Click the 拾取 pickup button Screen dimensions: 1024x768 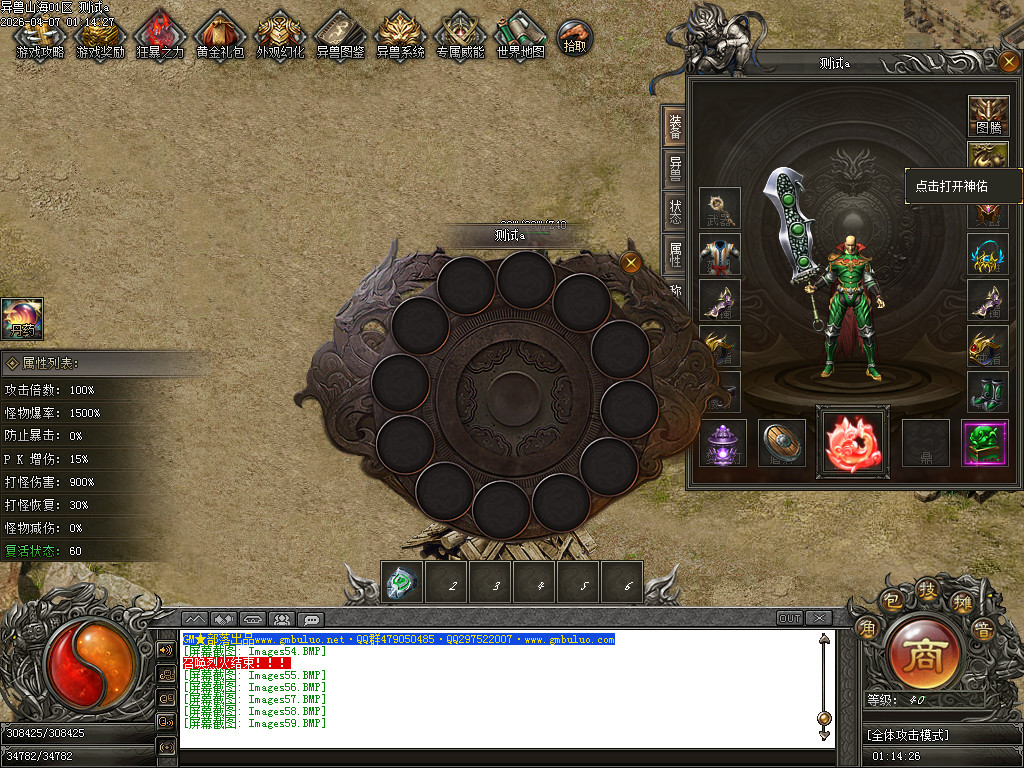click(x=575, y=38)
